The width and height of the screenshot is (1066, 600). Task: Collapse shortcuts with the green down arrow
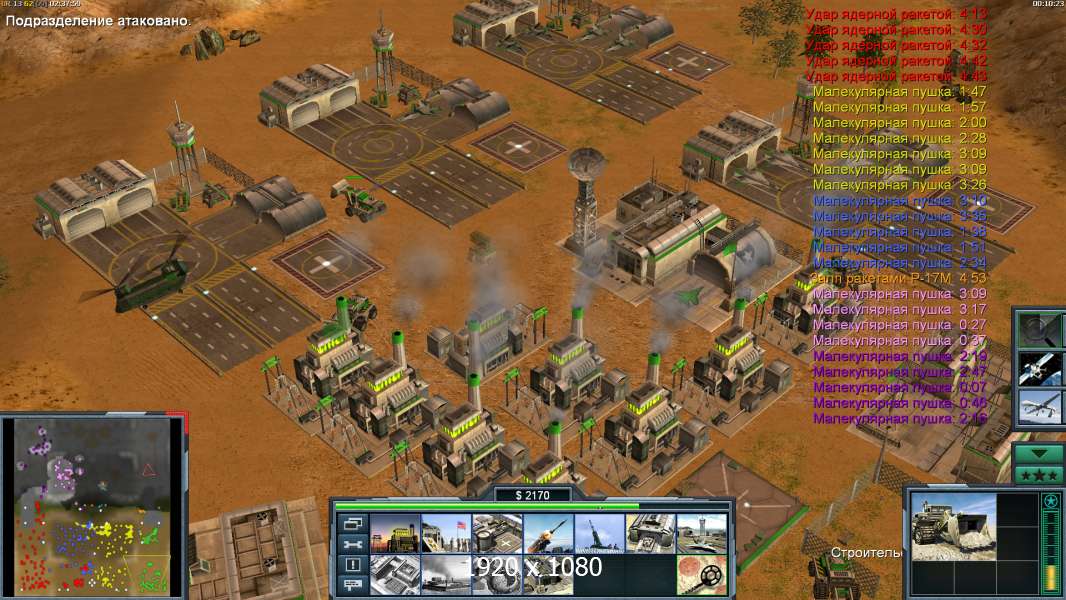pyautogui.click(x=1038, y=453)
